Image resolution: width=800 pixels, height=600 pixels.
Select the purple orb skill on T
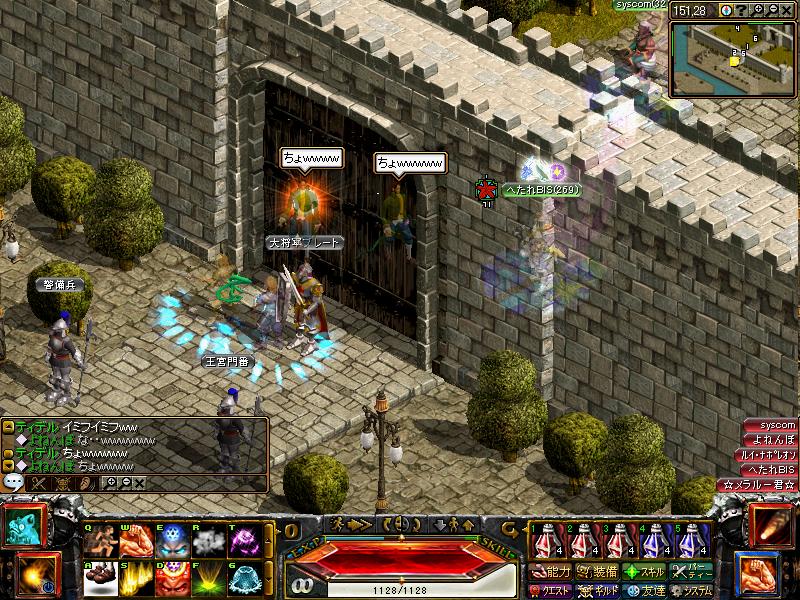(243, 541)
